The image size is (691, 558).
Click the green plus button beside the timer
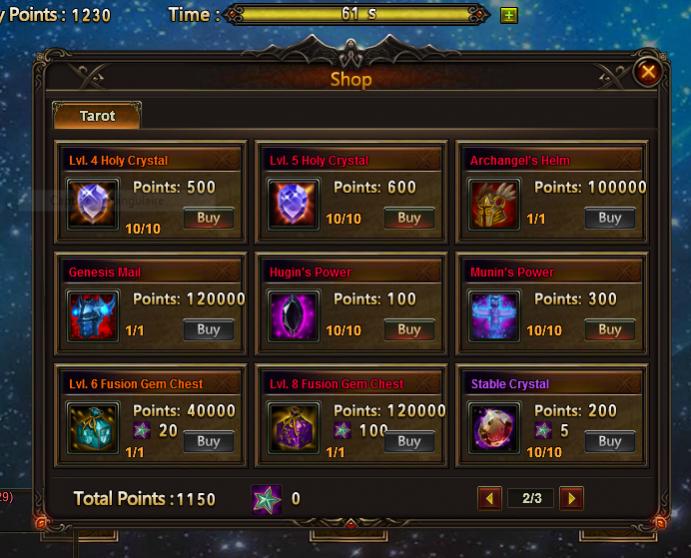pos(508,15)
